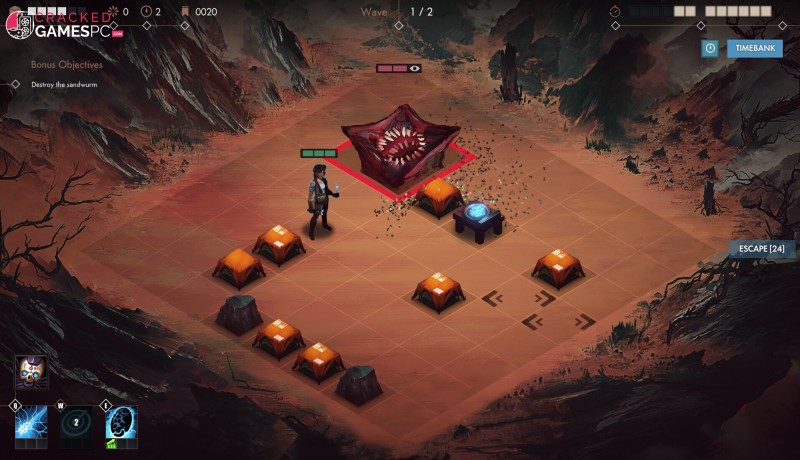Activate the electrified egg ability
This screenshot has height=460, width=800.
click(121, 422)
